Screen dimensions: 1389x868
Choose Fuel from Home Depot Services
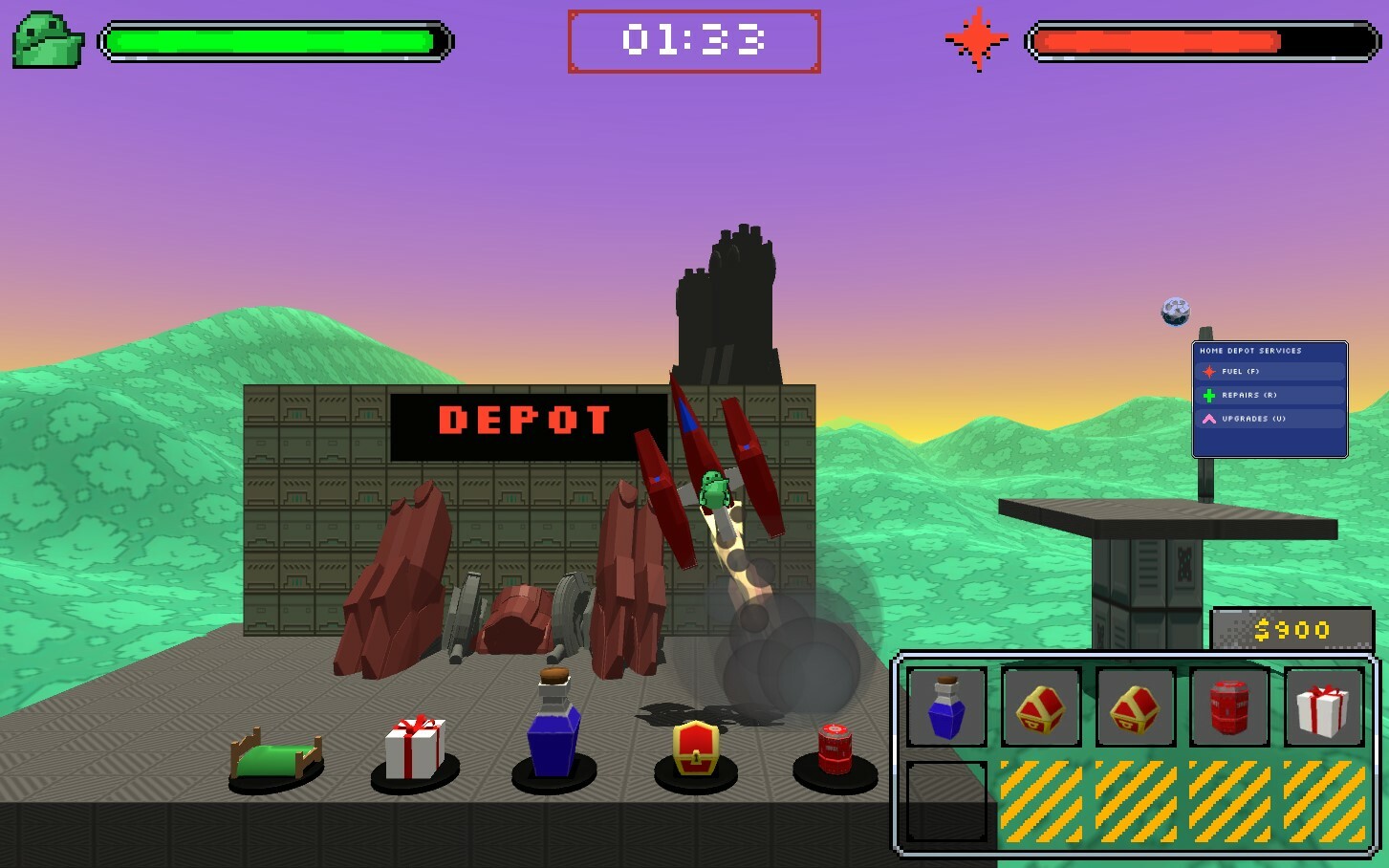pyautogui.click(x=1270, y=372)
